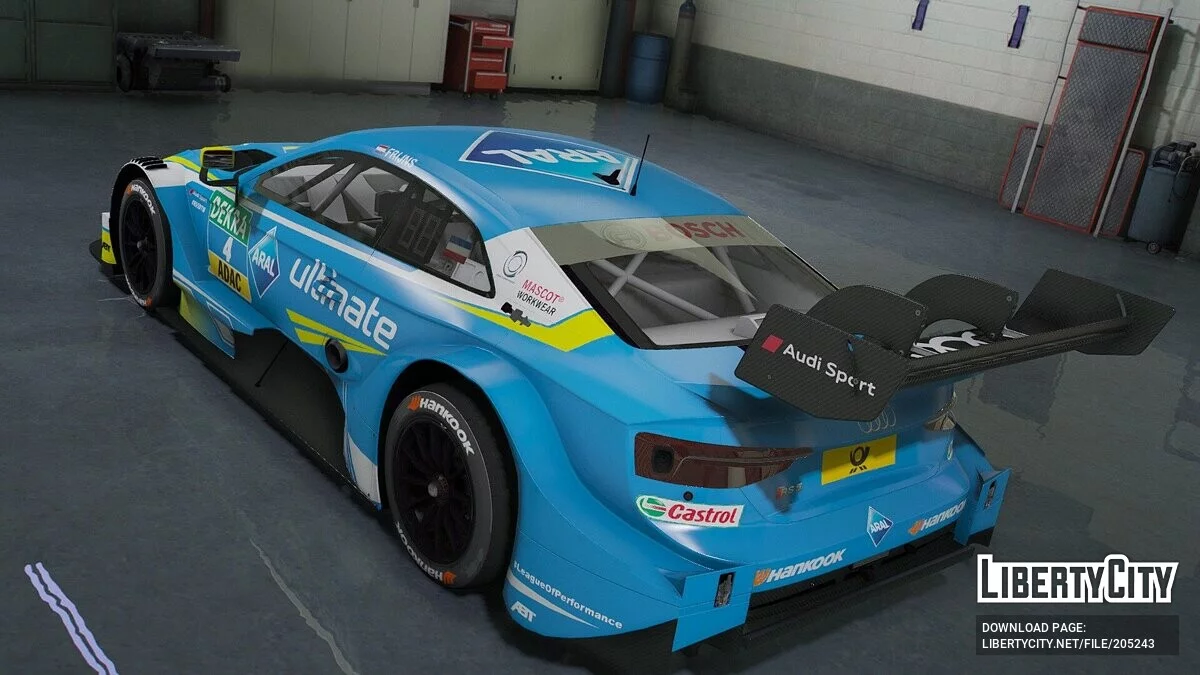Open the libertycity.net download page link
Screen dimensions: 1200x675
point(1067,643)
